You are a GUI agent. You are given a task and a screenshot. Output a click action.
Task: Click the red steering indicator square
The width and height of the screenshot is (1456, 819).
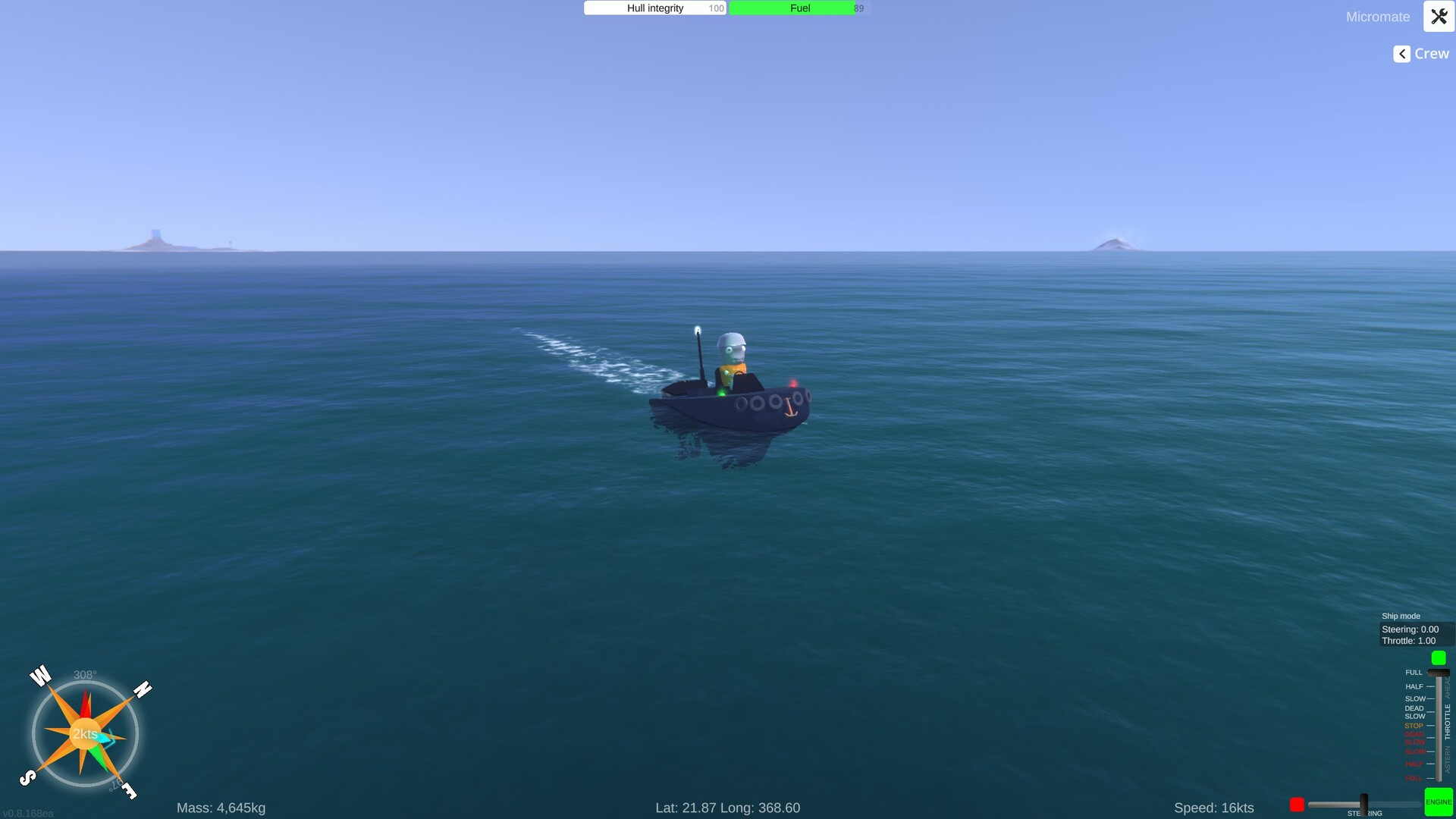click(x=1296, y=805)
